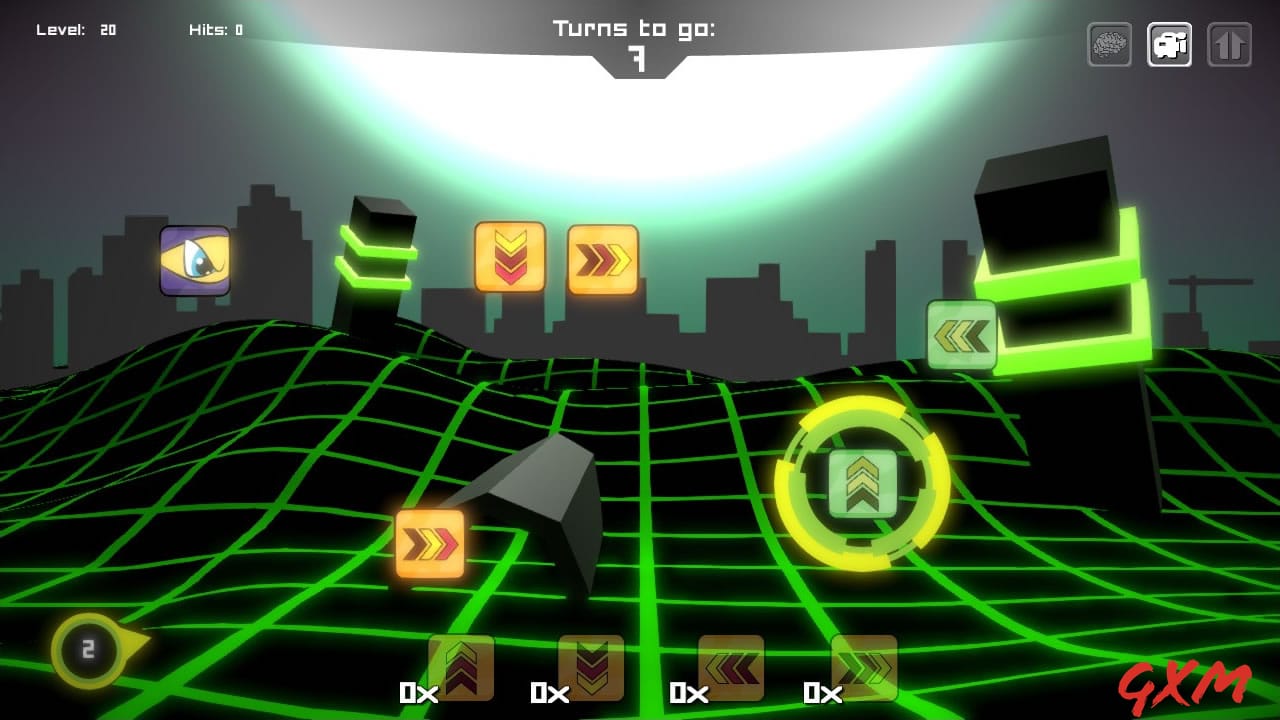1280x720 pixels.
Task: Click the Level: 20 label top-left
Action: coord(78,28)
